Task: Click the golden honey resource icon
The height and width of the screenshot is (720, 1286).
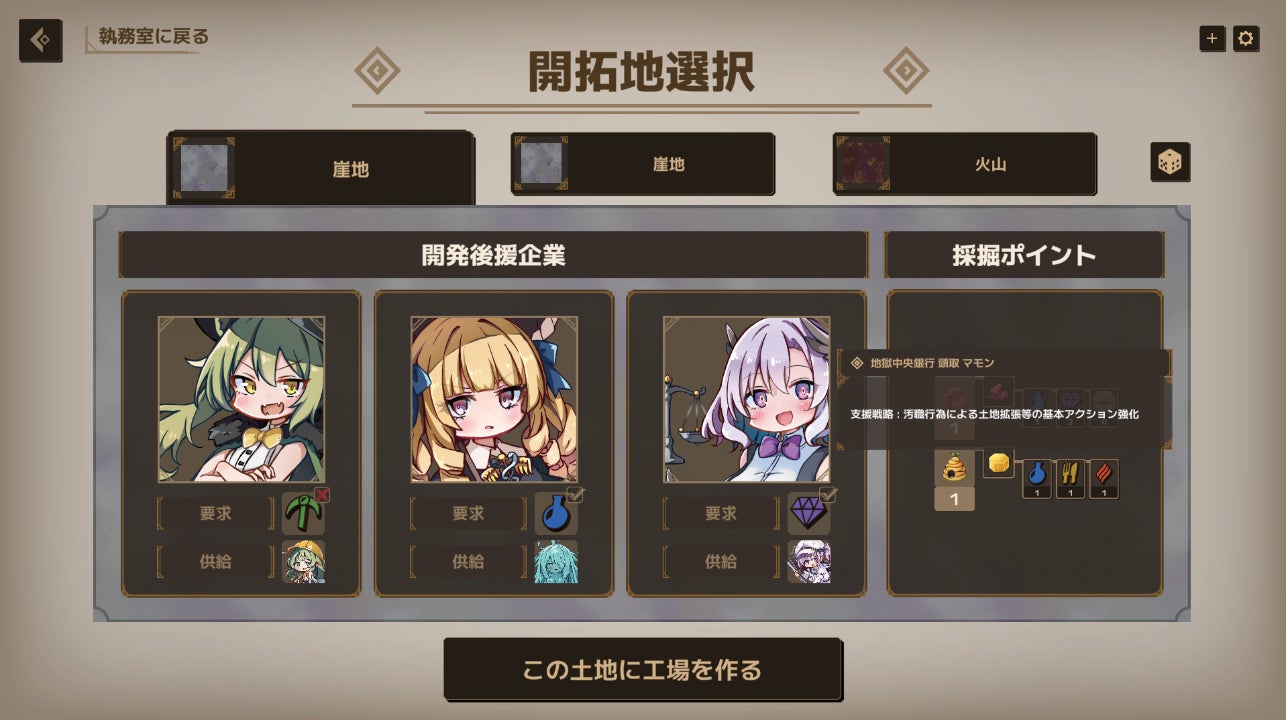Action: coord(998,463)
